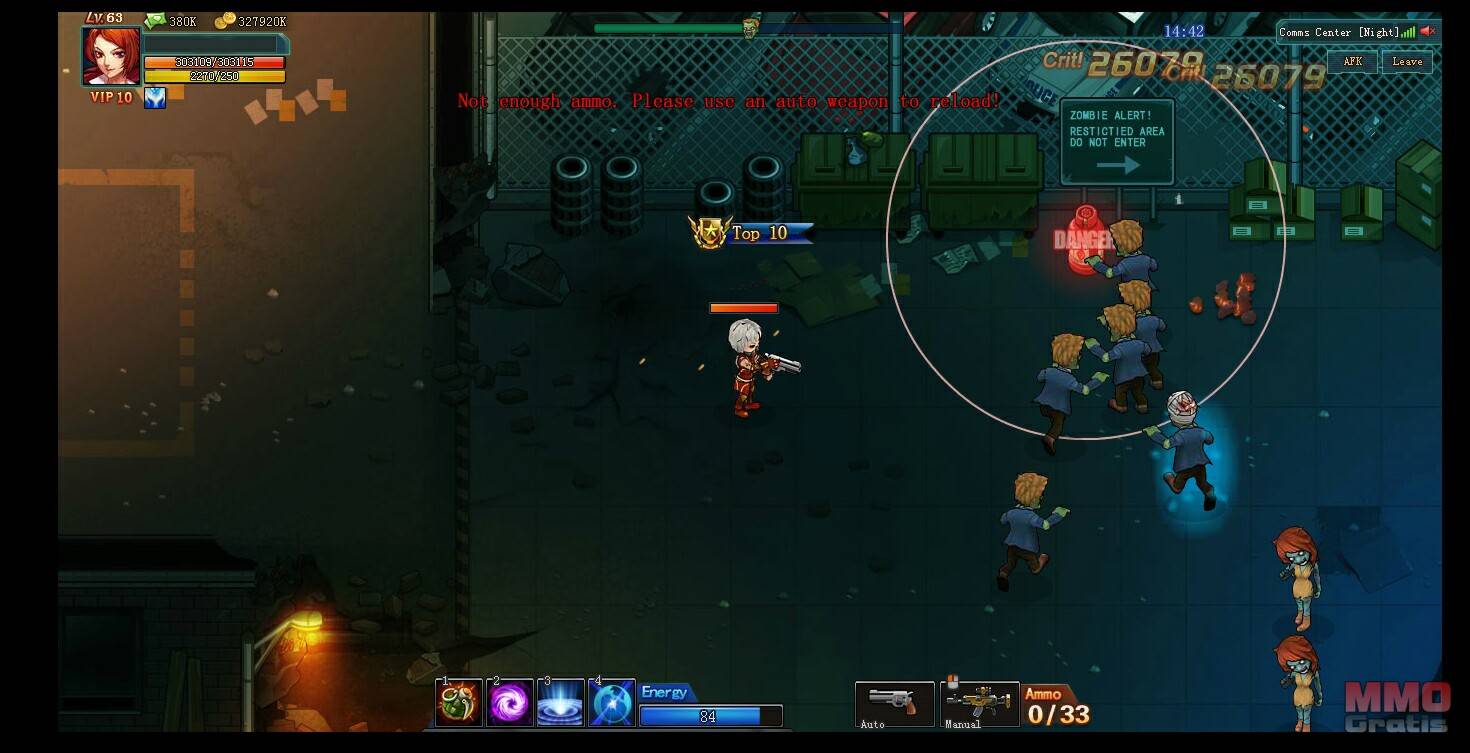The image size is (1470, 753).
Task: Use the purple vortex skill
Action: pyautogui.click(x=510, y=702)
